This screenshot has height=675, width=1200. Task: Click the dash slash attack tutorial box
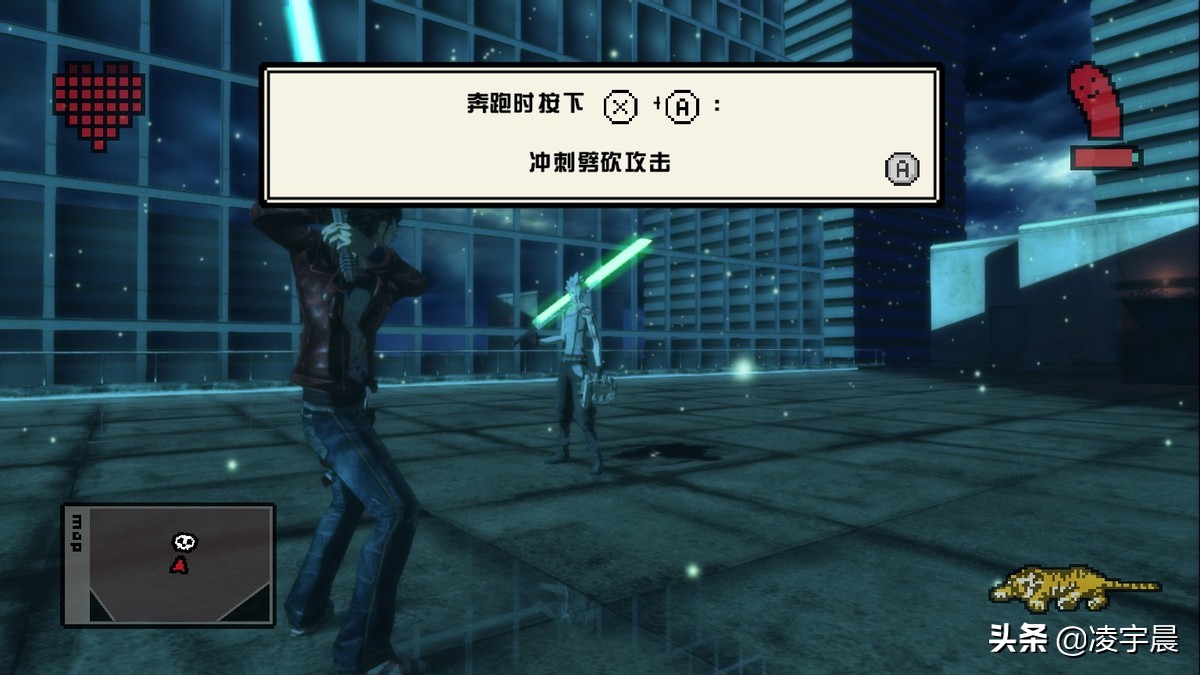click(600, 135)
